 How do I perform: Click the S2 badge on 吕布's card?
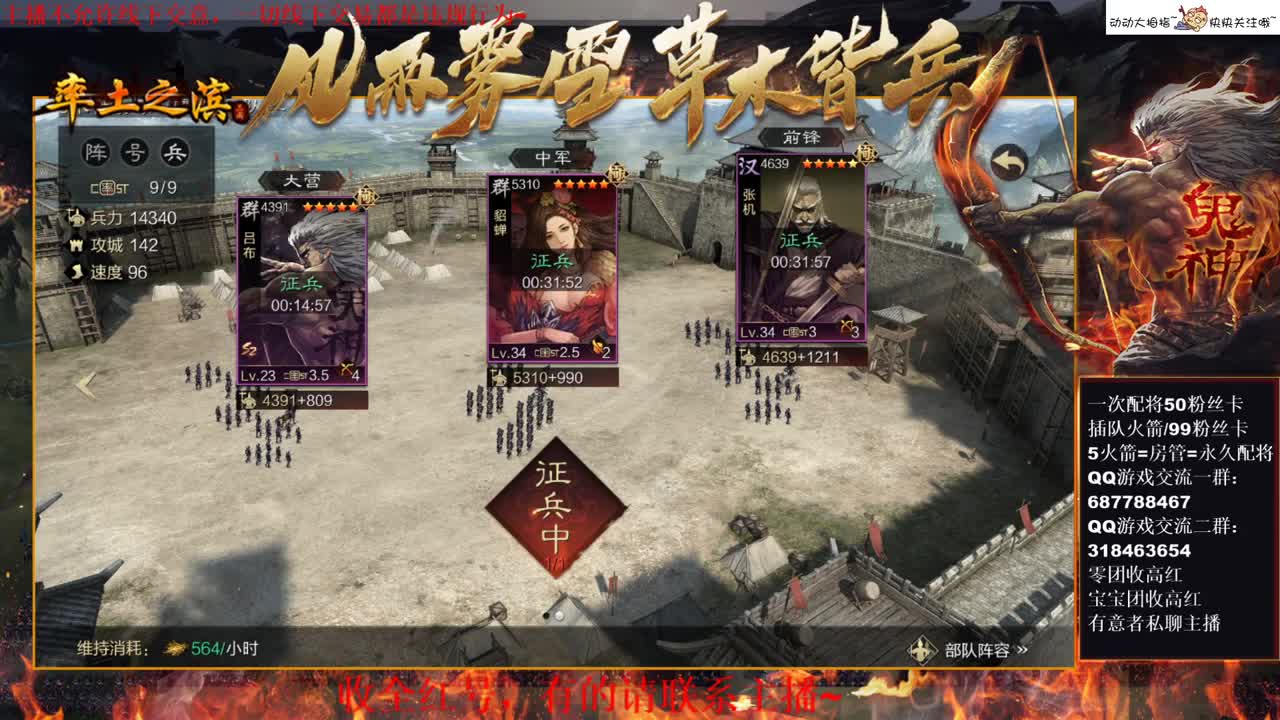coord(249,347)
